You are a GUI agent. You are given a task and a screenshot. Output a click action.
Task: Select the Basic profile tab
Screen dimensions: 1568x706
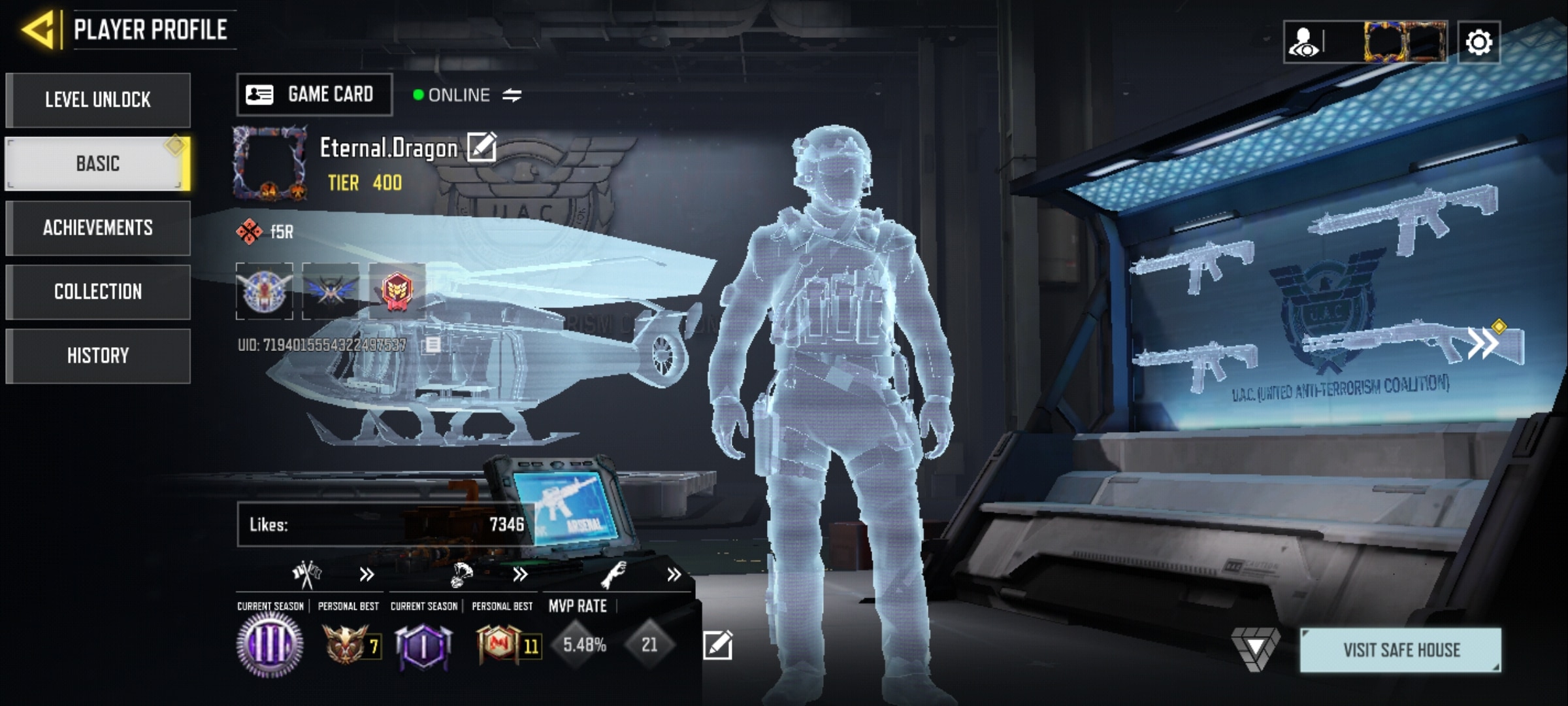[98, 163]
